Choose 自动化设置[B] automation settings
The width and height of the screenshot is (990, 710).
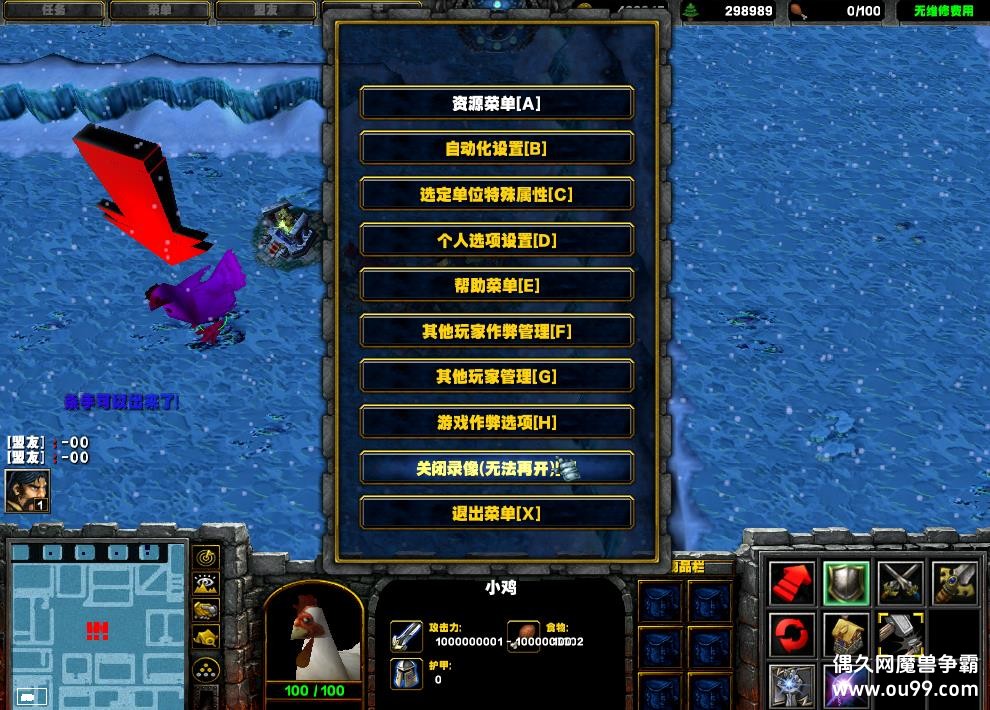point(496,149)
